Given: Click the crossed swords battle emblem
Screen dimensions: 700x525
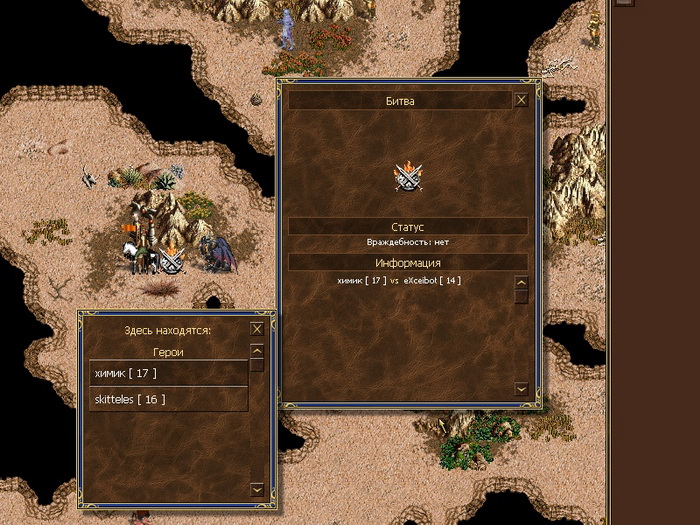Looking at the screenshot, I should (410, 177).
